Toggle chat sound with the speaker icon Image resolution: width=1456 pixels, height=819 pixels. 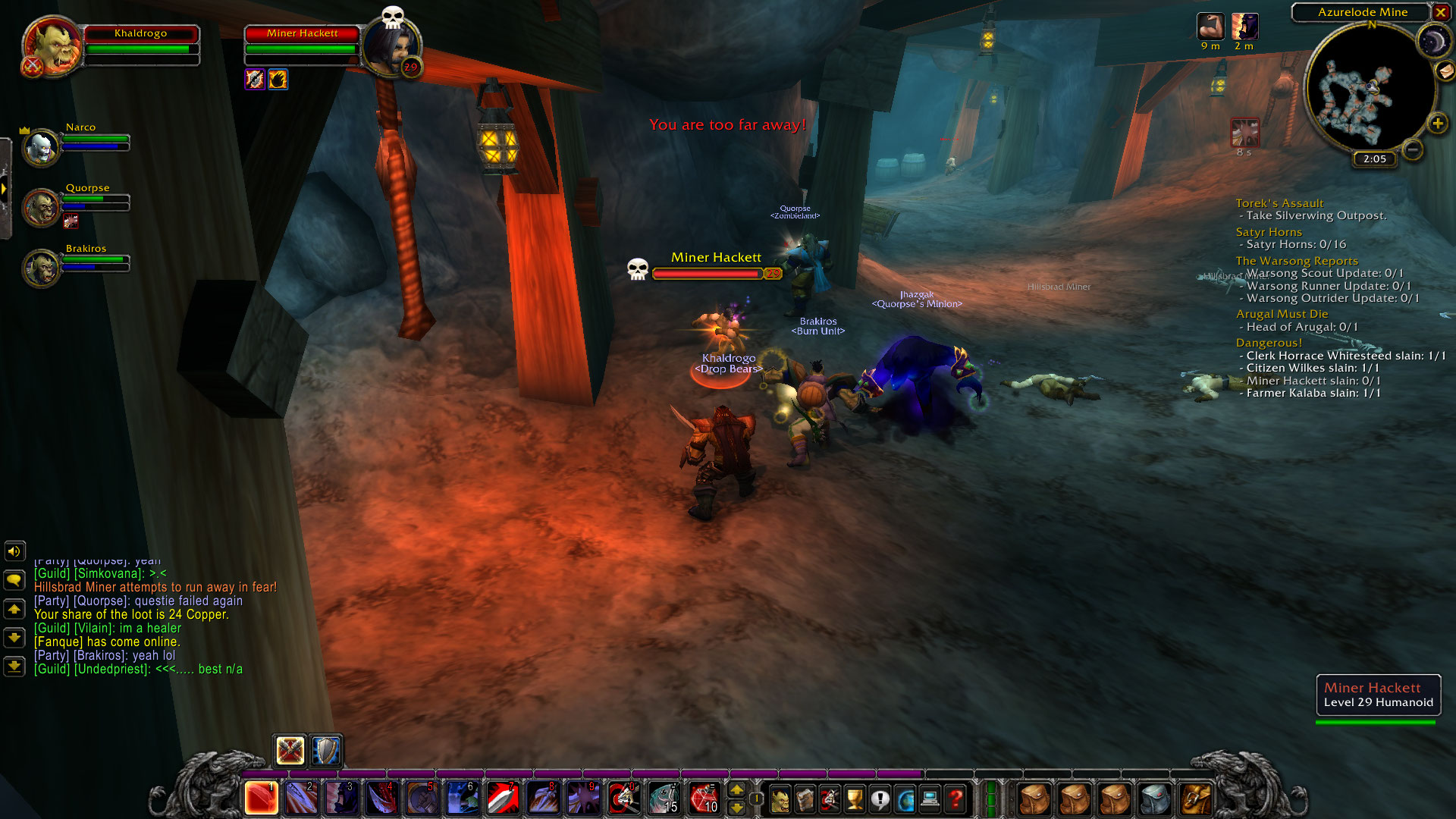click(x=14, y=551)
